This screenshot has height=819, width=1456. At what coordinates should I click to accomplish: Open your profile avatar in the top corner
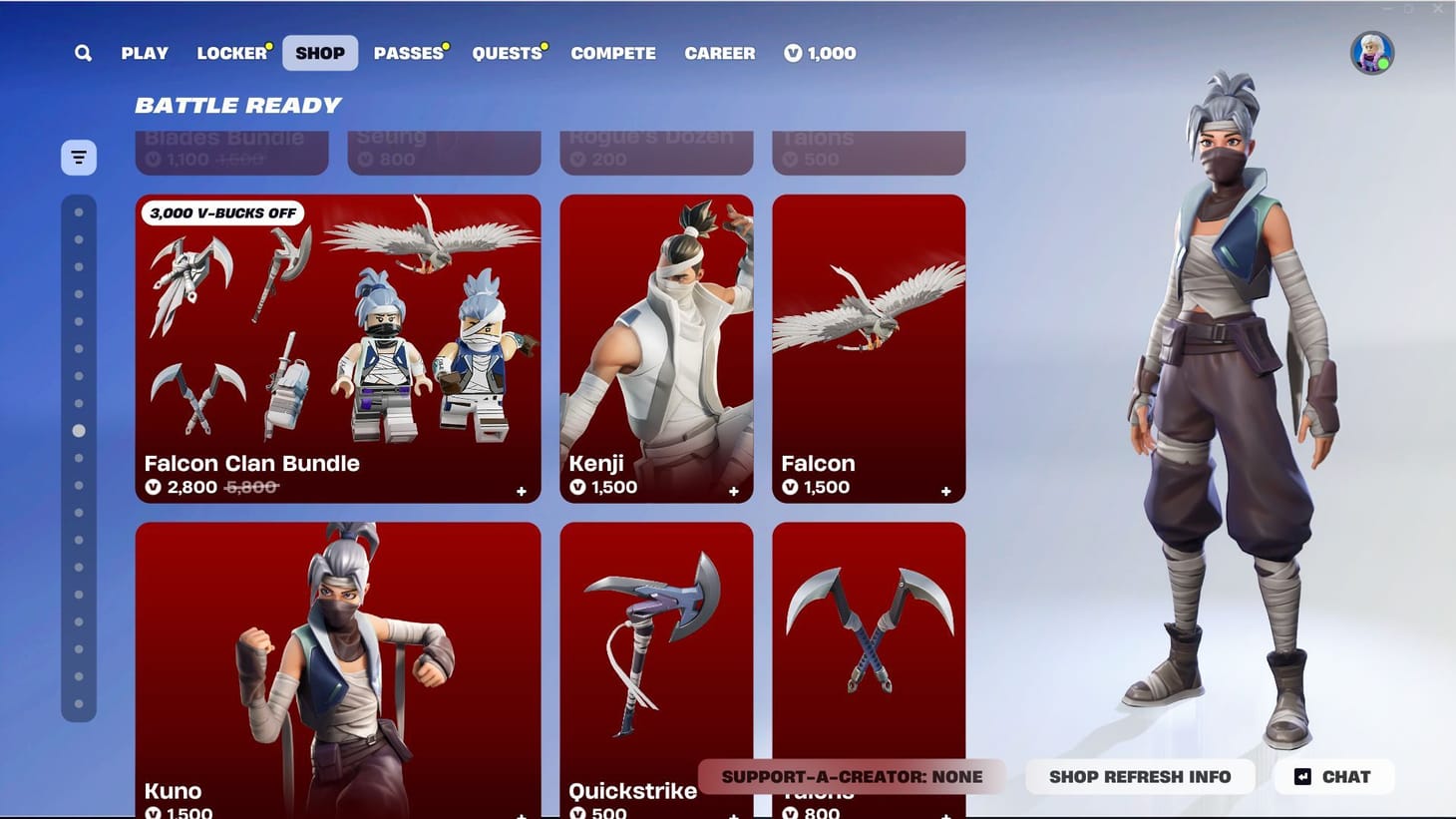coord(1371,51)
